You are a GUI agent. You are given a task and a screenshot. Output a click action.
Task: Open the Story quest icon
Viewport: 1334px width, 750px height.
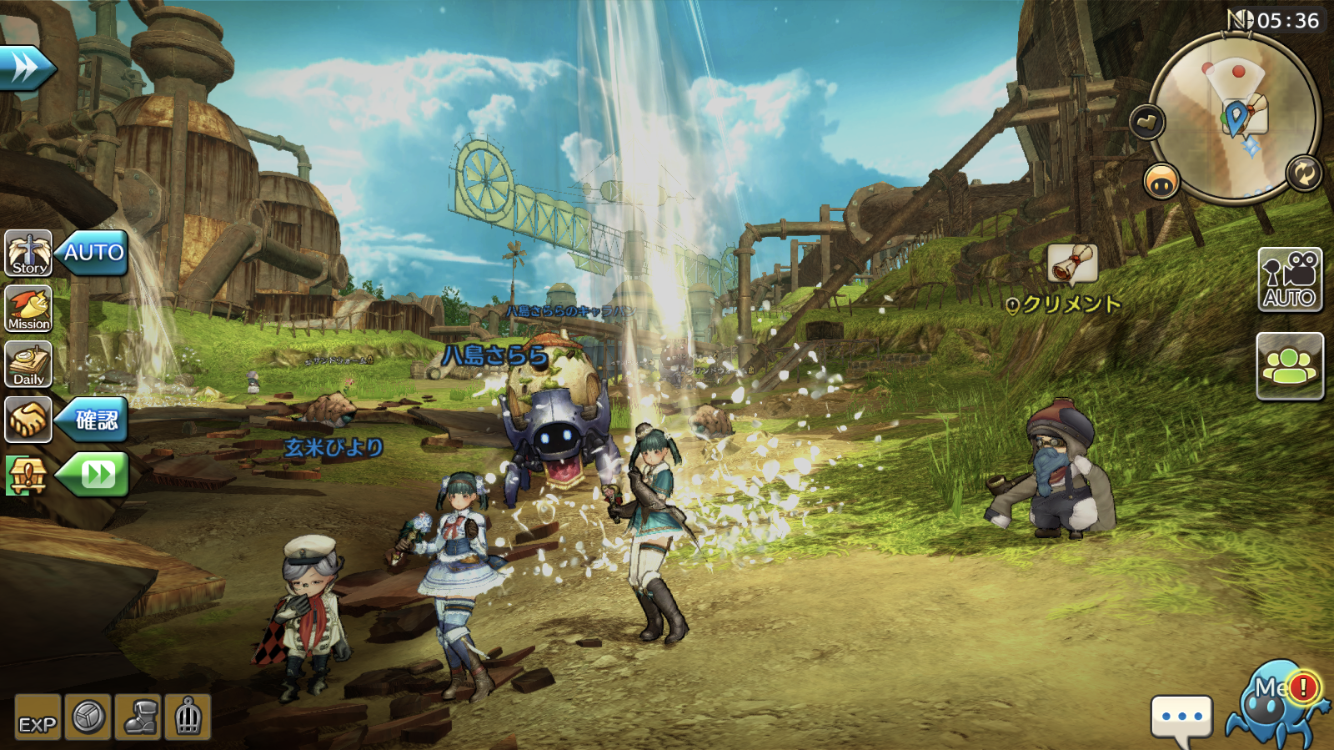[x=29, y=254]
